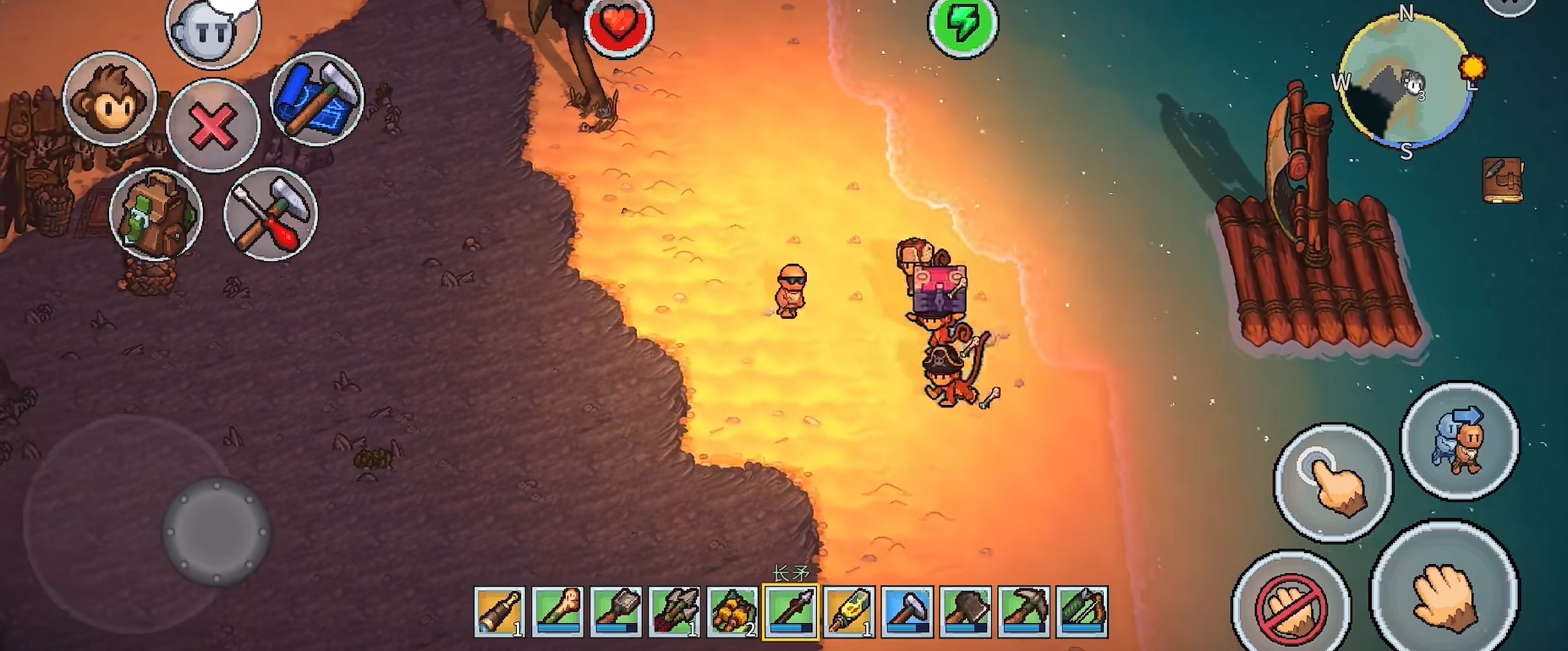
Task: Open the leather journal book
Action: 1503,179
